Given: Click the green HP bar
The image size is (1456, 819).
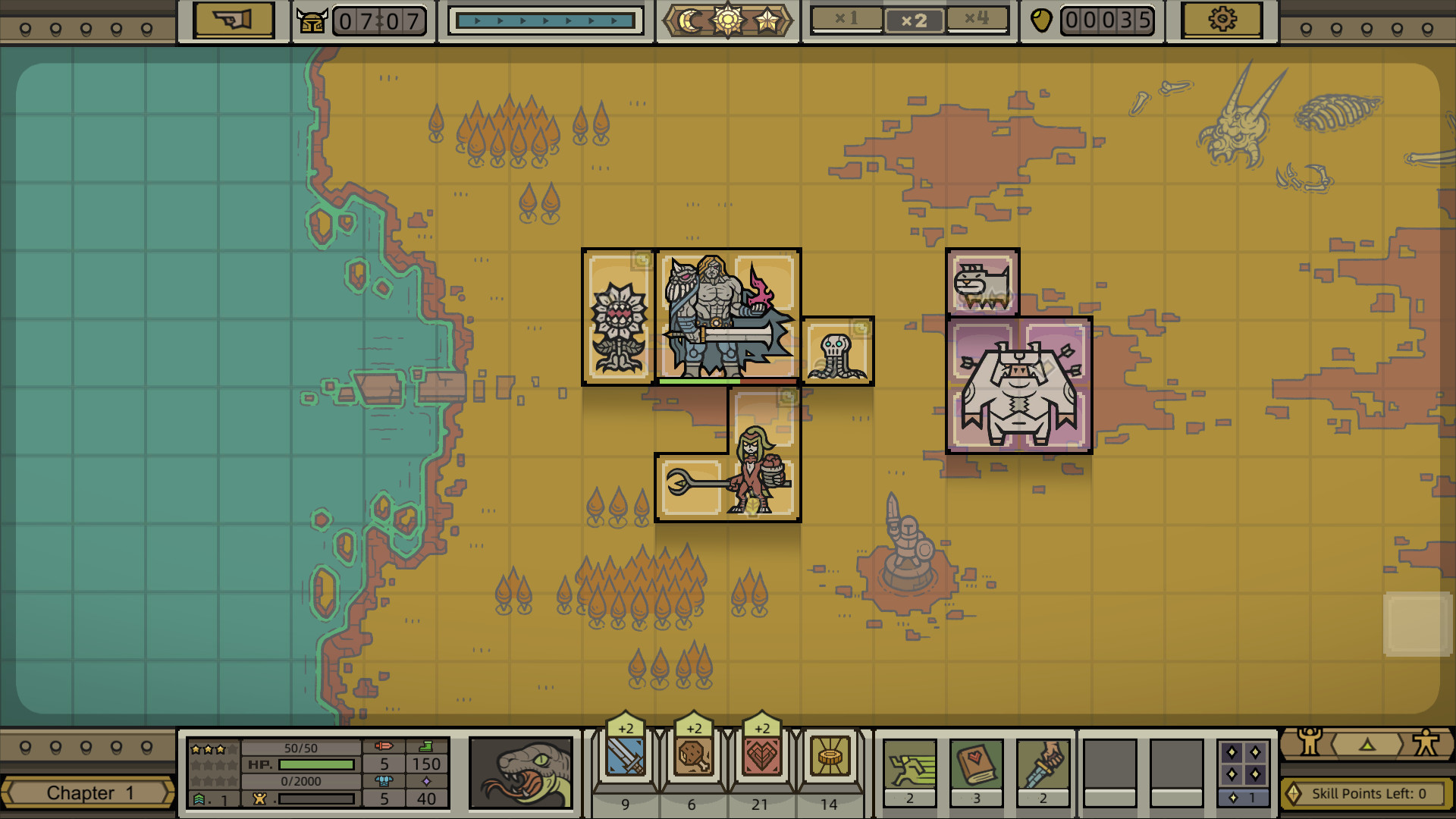Looking at the screenshot, I should point(318,764).
